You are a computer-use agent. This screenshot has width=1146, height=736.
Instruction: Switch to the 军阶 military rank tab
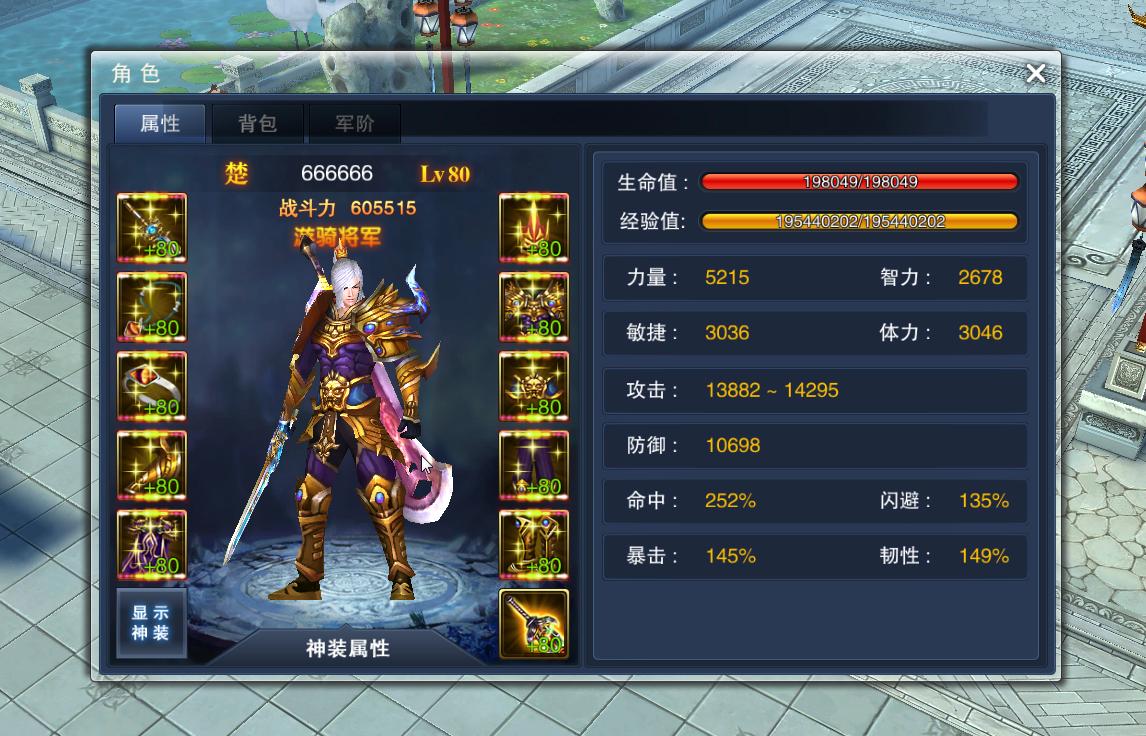click(x=354, y=124)
